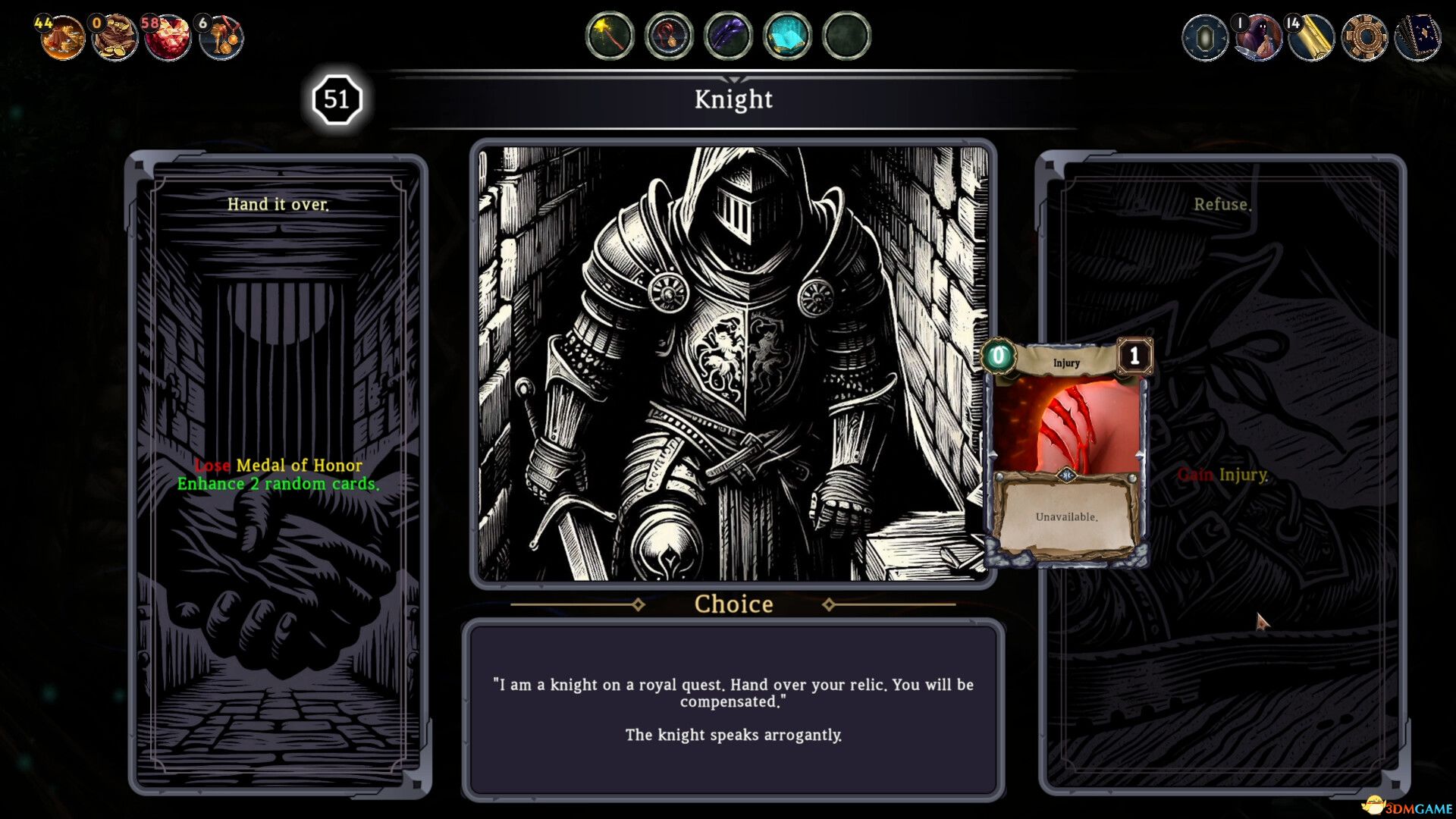Select the Injury card preview
The image size is (1456, 819).
click(x=1066, y=453)
